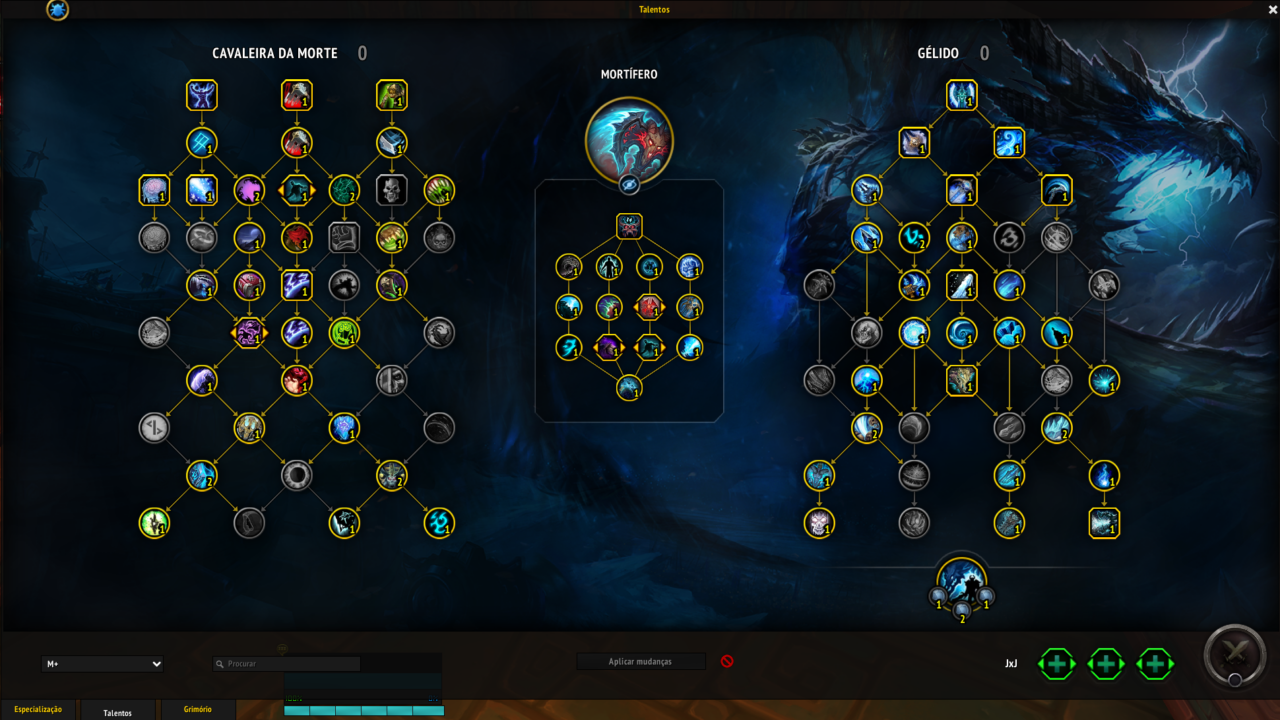
Task: Click the pink brain talent node
Action: [x=154, y=190]
